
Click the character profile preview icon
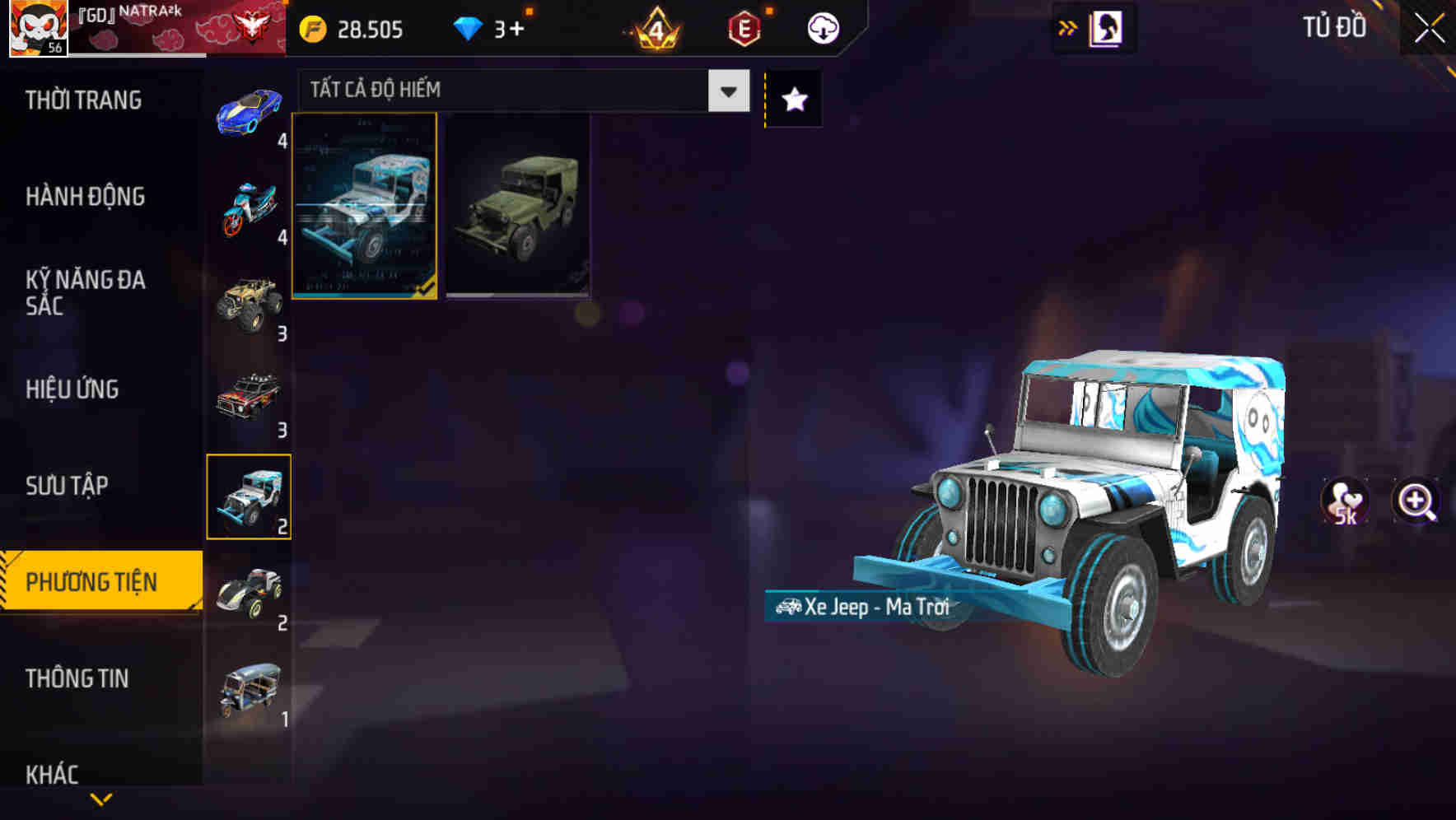[x=1104, y=26]
